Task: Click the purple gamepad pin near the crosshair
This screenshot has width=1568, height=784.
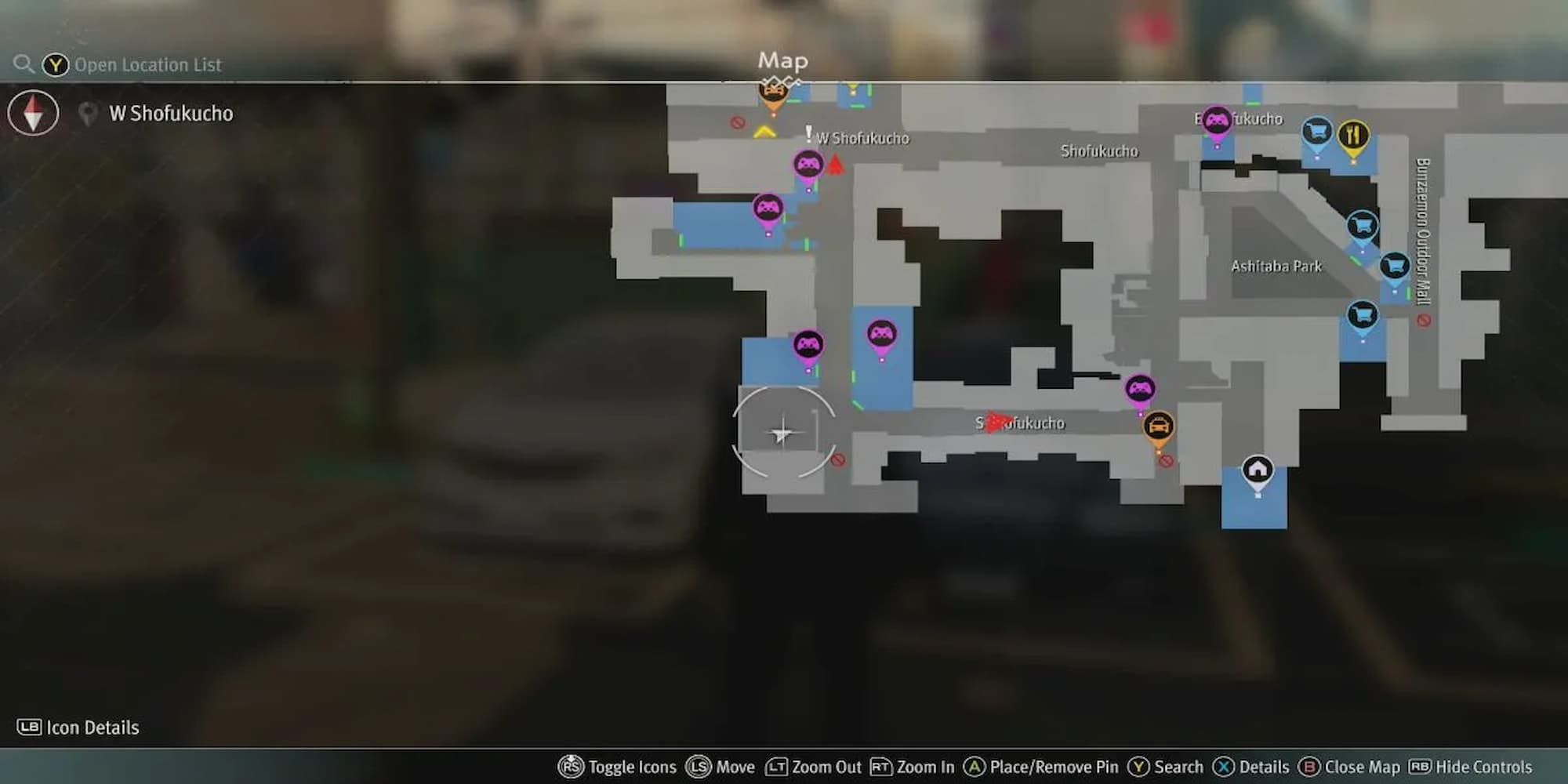Action: [x=808, y=343]
